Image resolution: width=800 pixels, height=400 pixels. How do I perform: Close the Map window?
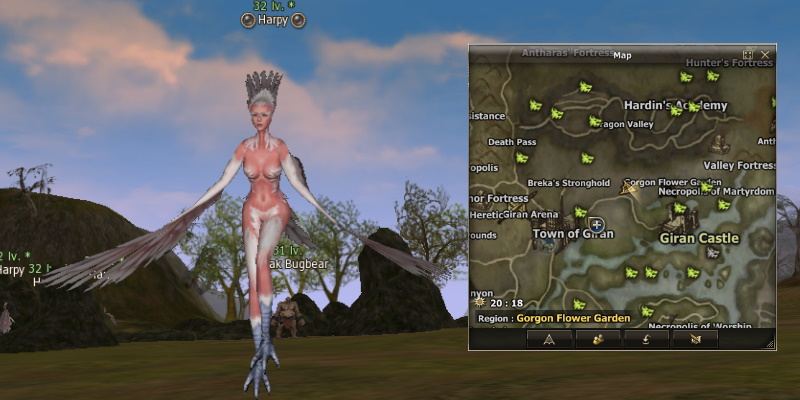click(765, 54)
